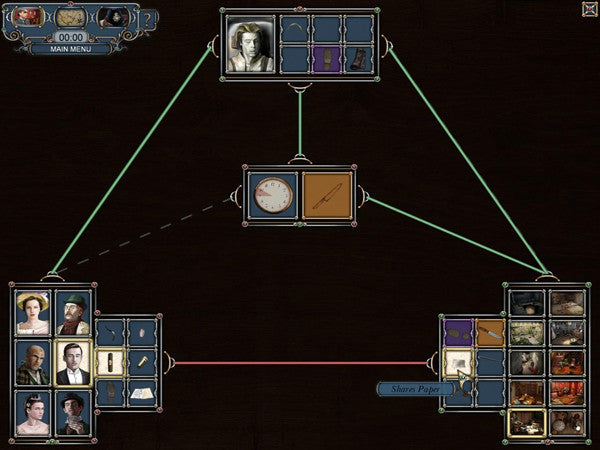This screenshot has height=450, width=600.
Task: Pick the woman in yellow hat suspect
Action: tap(33, 313)
